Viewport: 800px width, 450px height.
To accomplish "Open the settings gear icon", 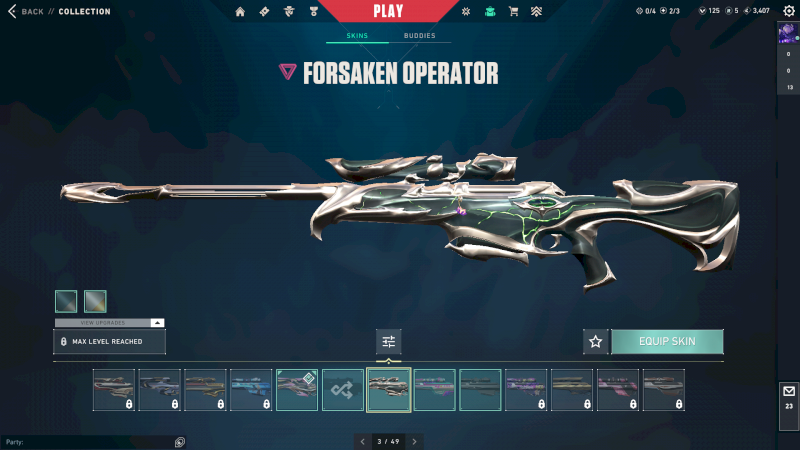I will coord(787,12).
